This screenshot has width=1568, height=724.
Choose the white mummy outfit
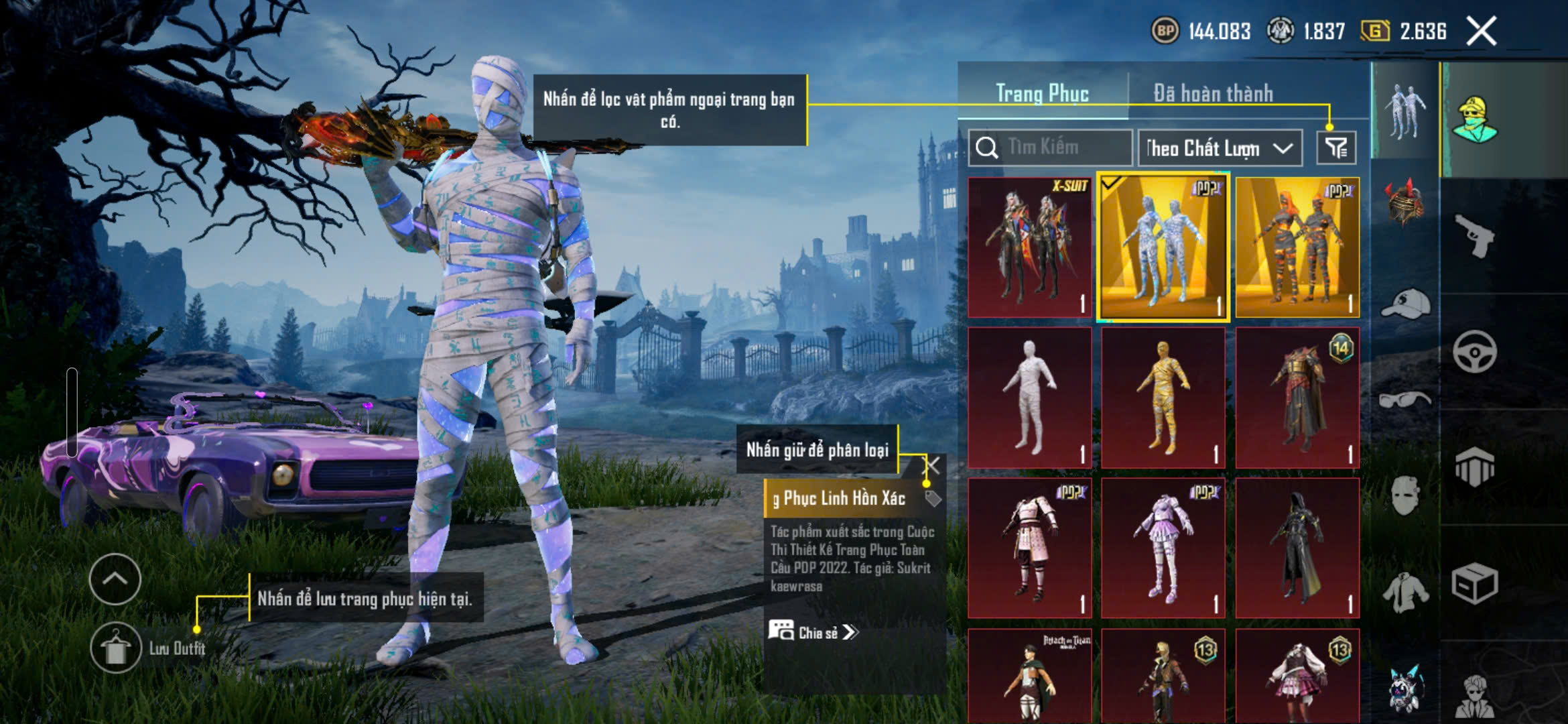click(x=1029, y=398)
